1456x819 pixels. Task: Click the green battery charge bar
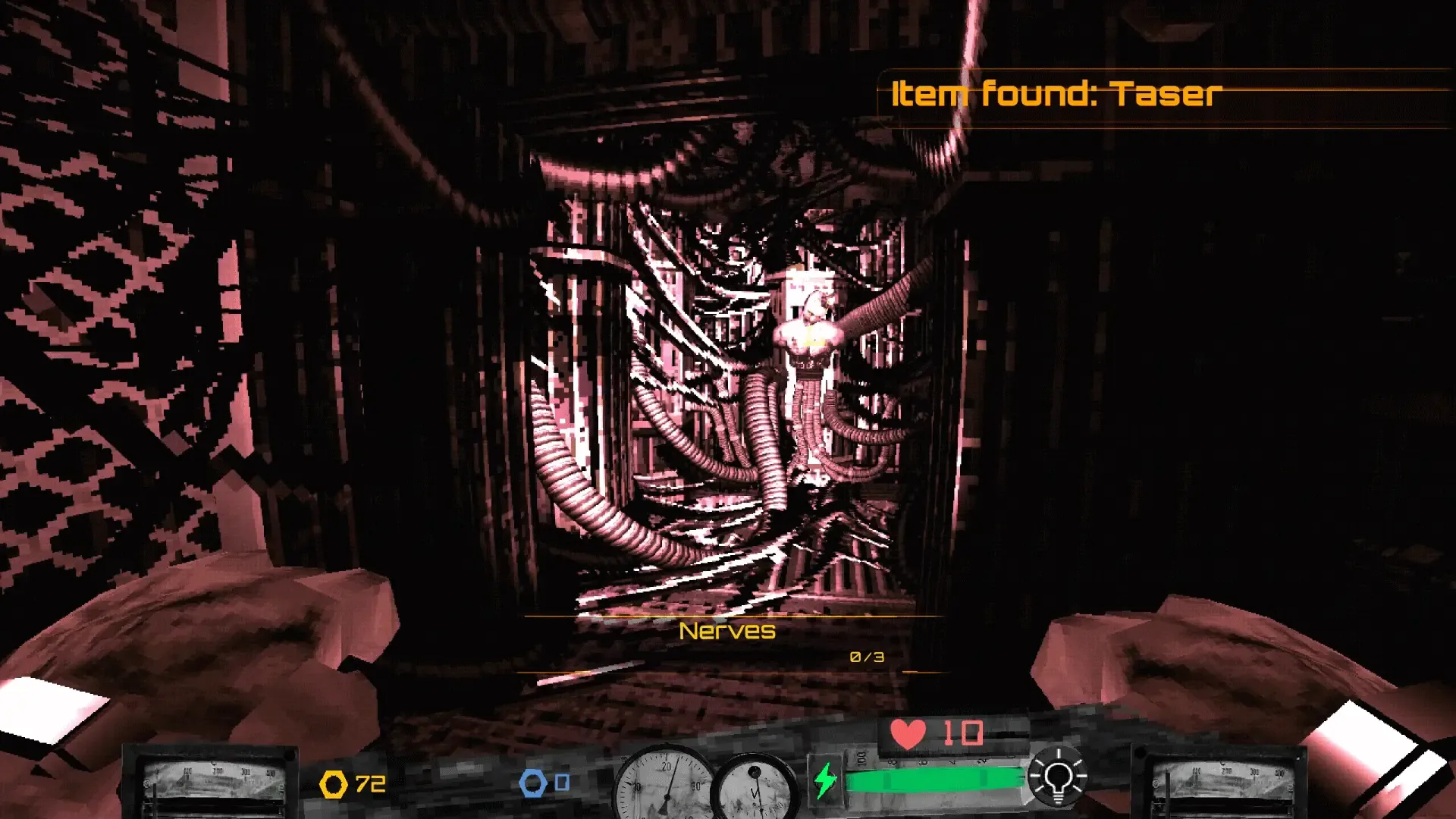(x=933, y=777)
